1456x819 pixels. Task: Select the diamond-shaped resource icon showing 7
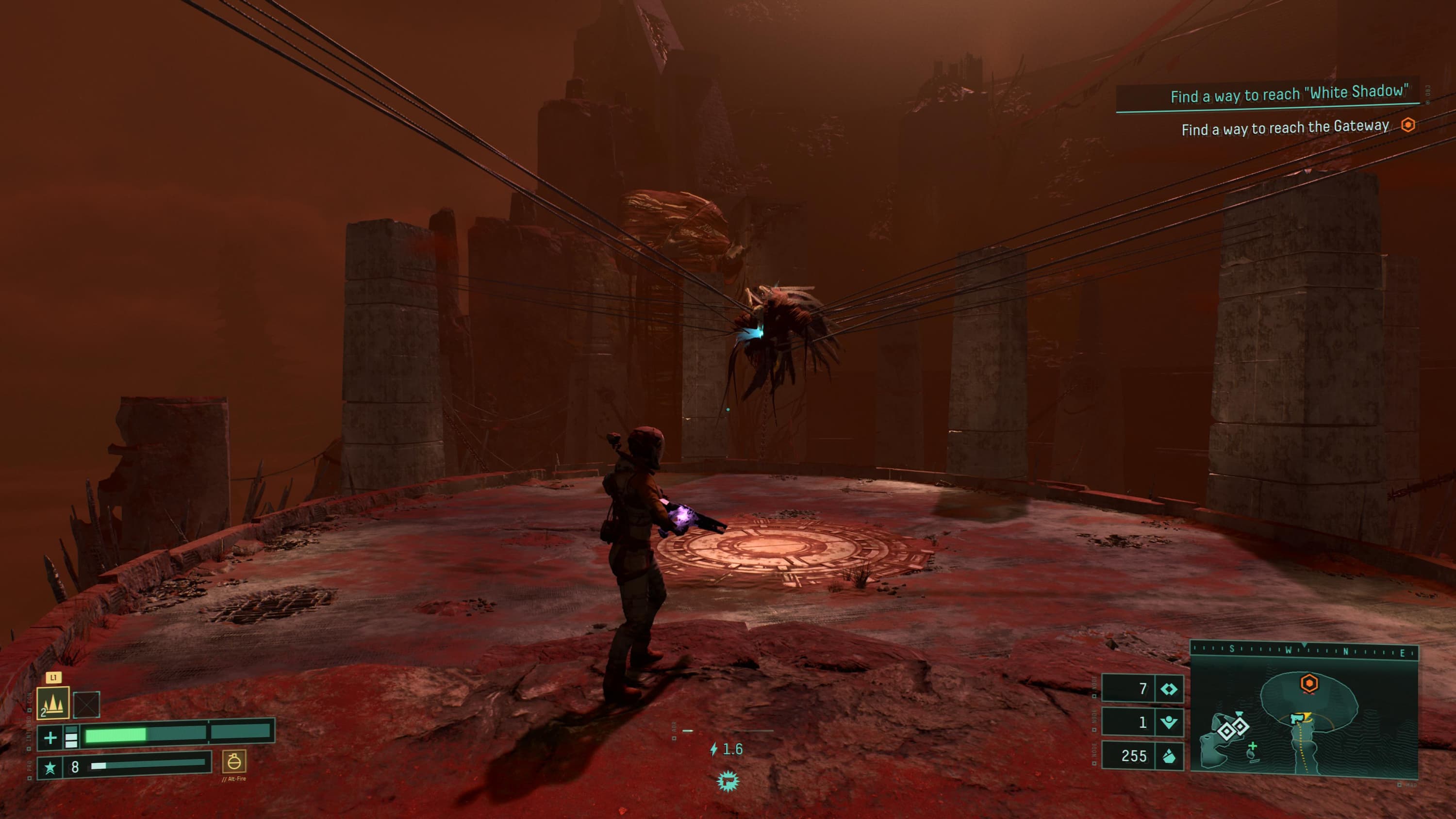[1168, 689]
